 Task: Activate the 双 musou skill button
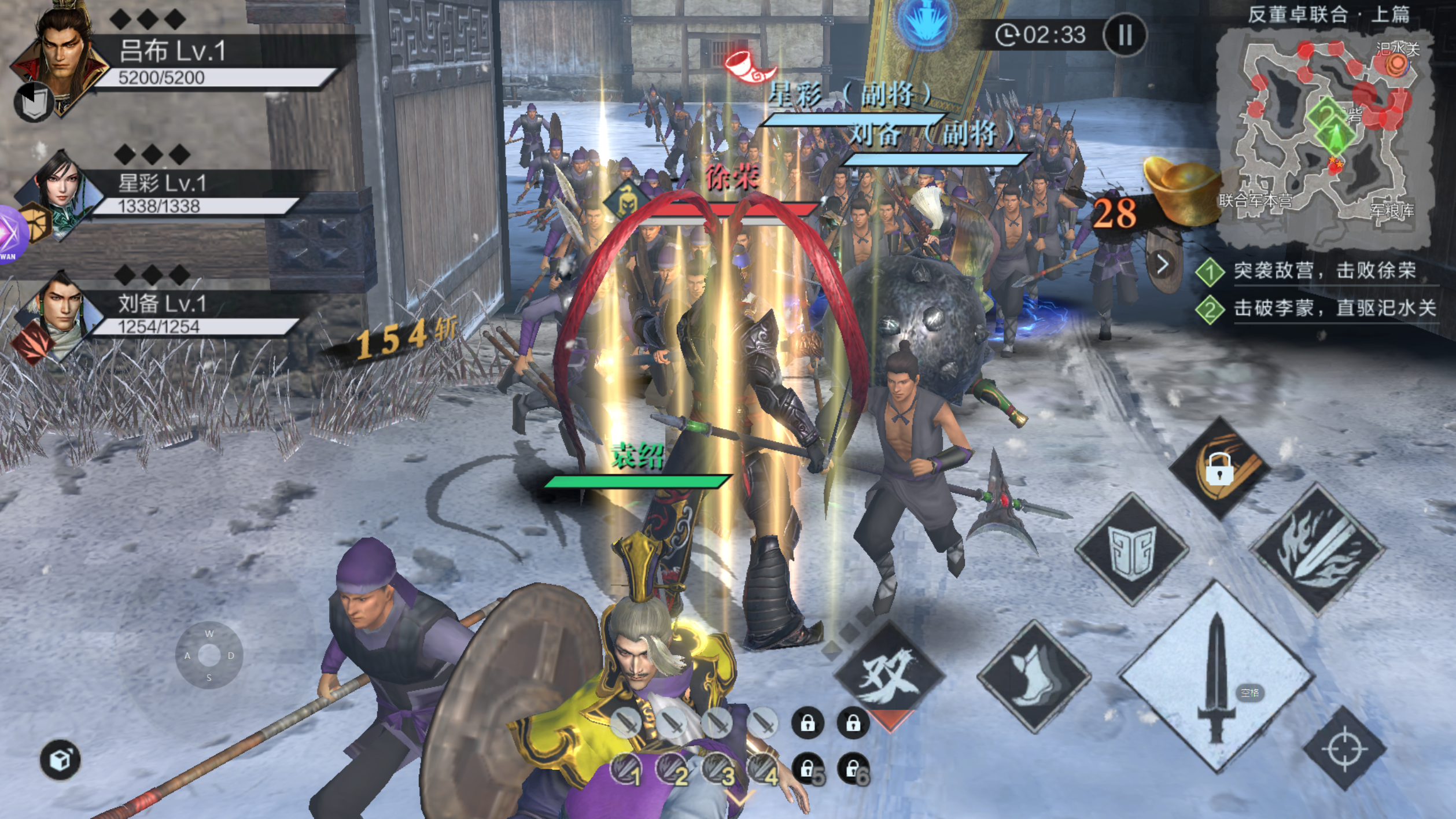[889, 674]
